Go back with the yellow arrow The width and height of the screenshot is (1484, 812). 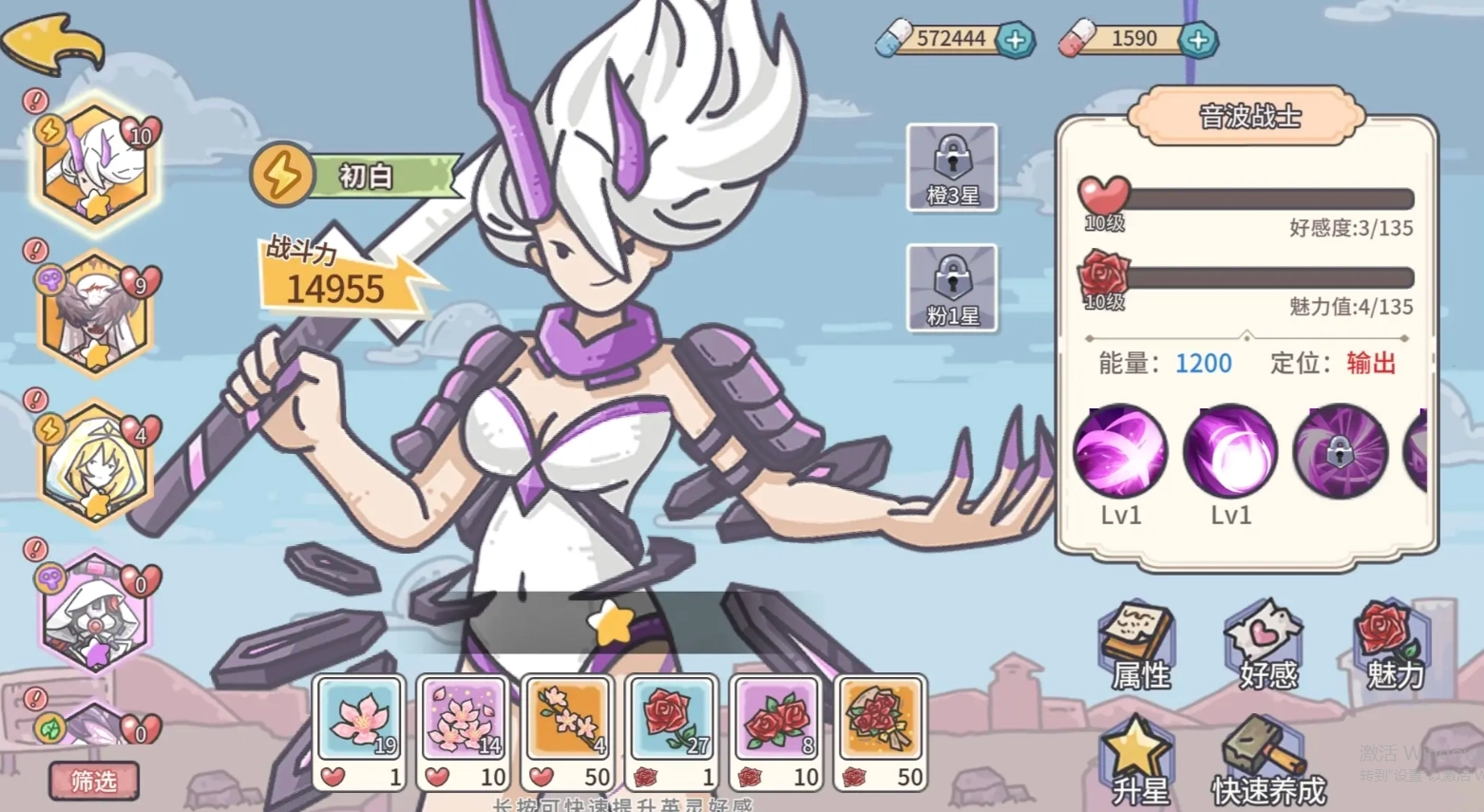[x=52, y=43]
